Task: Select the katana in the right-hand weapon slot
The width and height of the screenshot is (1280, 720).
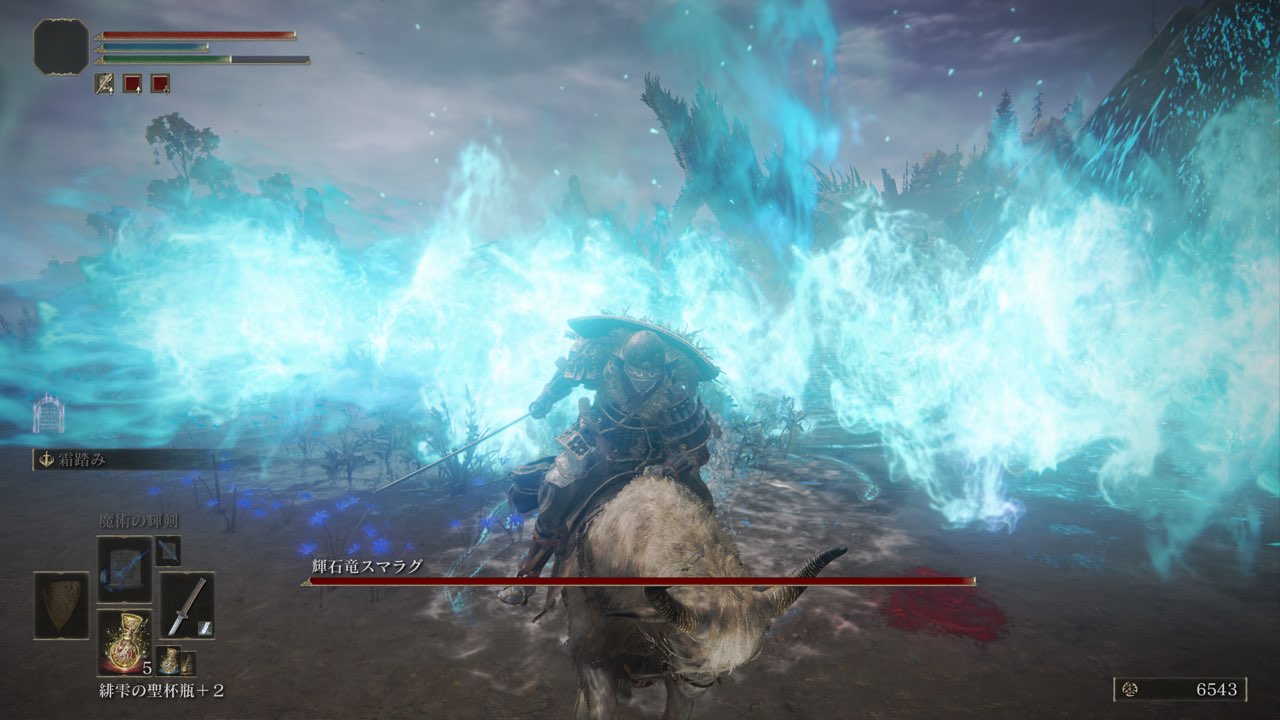Action: click(186, 603)
